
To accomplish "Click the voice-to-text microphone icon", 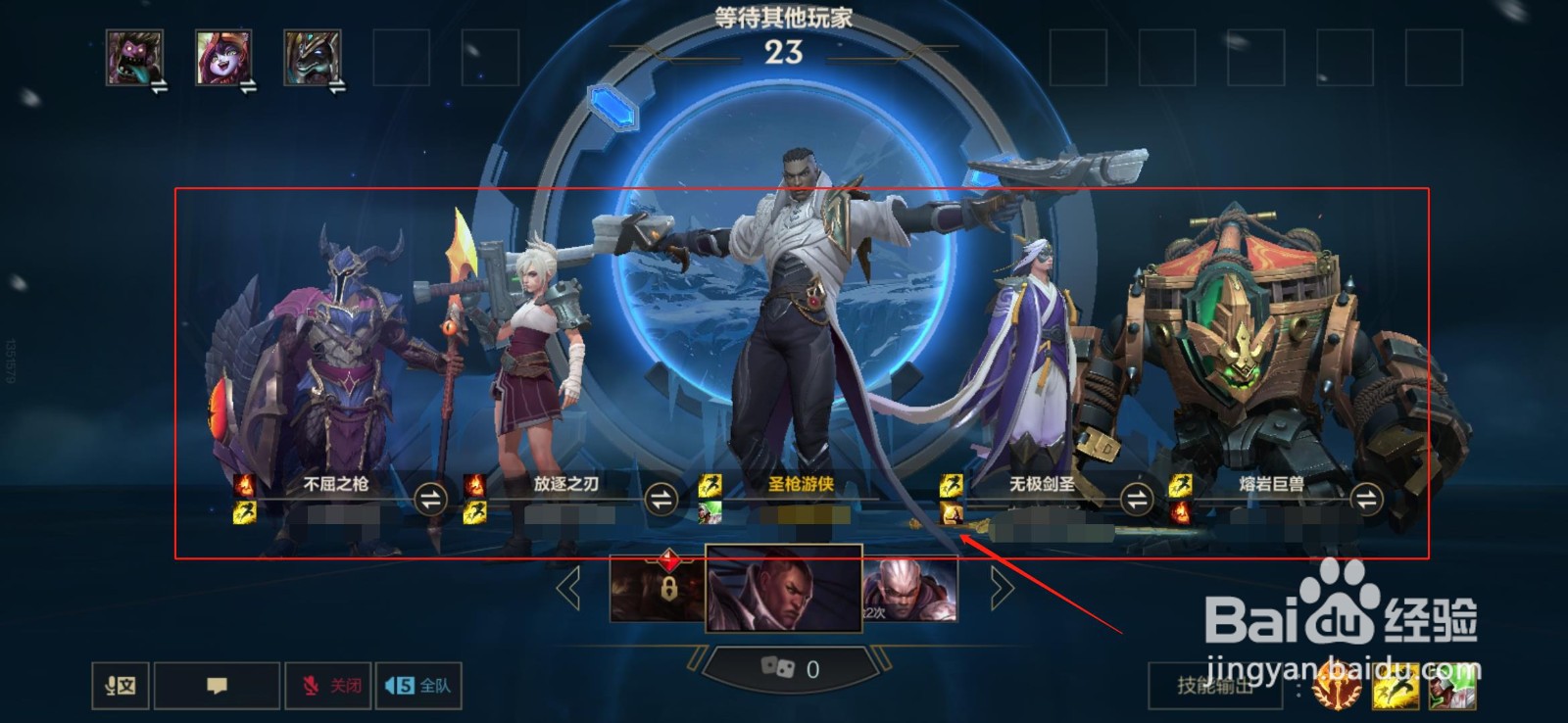I will coord(120,686).
